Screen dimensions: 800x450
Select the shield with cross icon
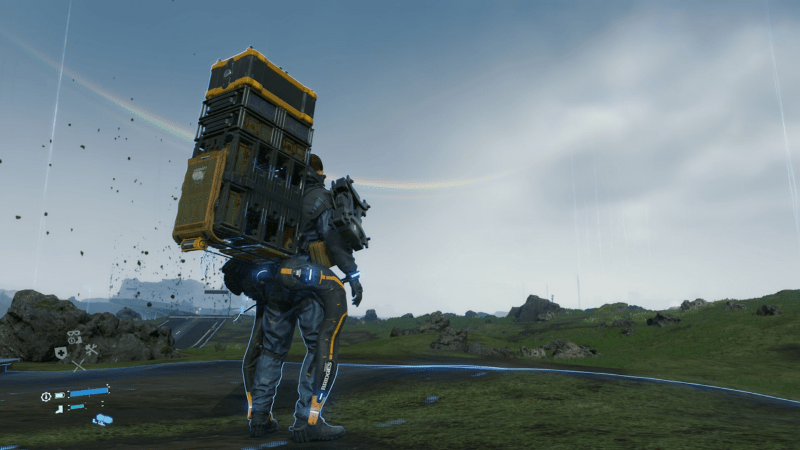pyautogui.click(x=61, y=353)
